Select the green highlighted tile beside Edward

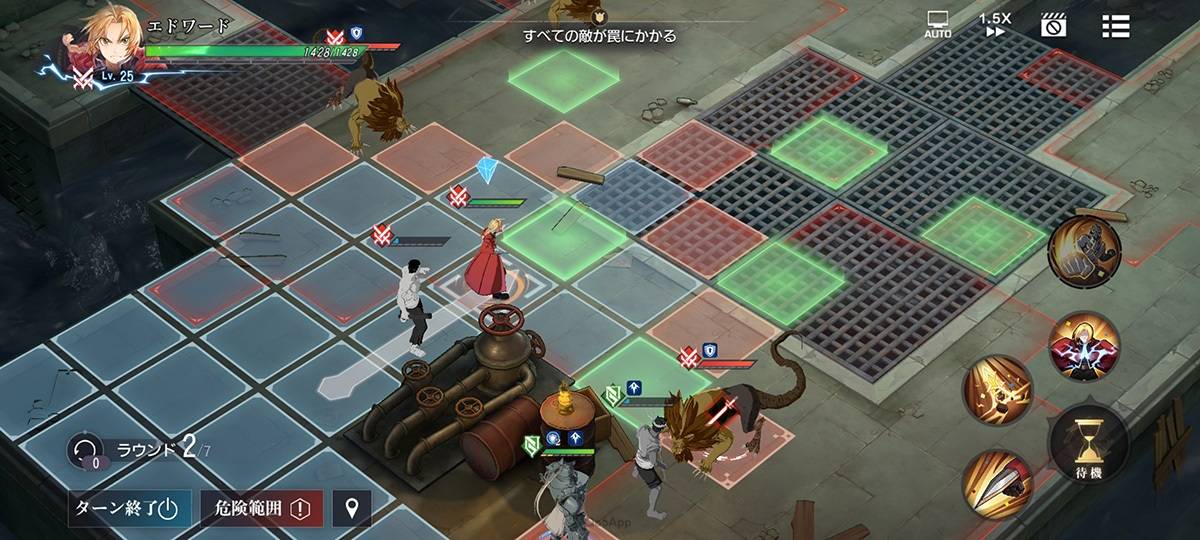click(x=568, y=236)
